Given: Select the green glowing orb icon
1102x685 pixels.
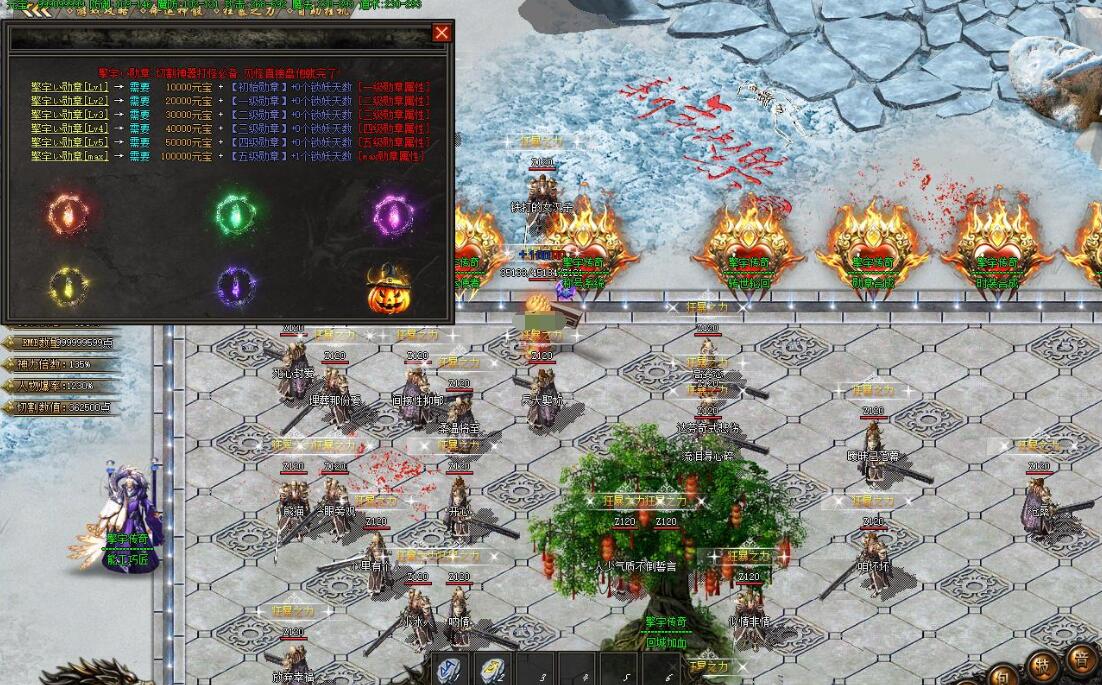Looking at the screenshot, I should click(x=237, y=214).
